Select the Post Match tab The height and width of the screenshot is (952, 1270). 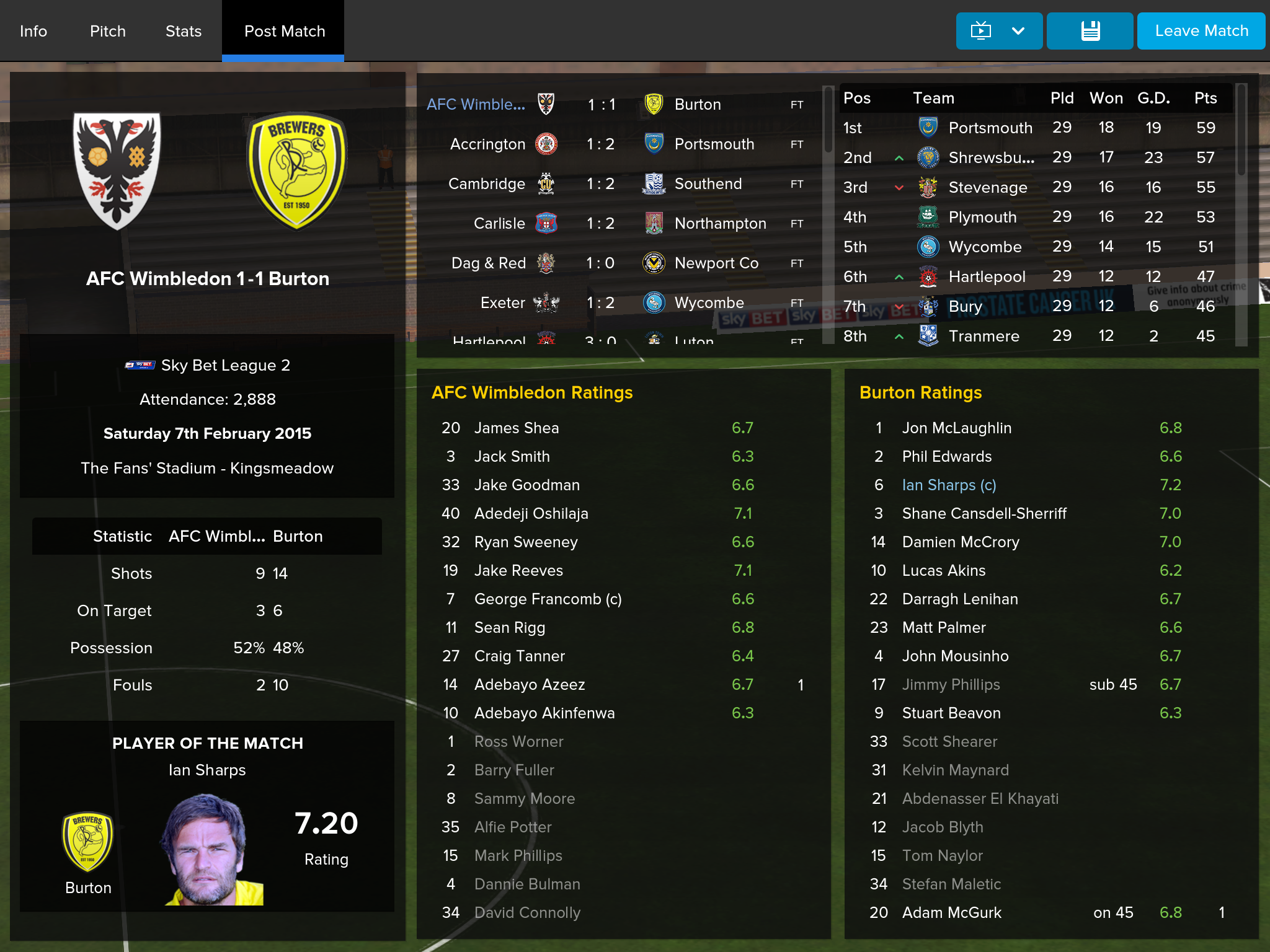pos(285,31)
